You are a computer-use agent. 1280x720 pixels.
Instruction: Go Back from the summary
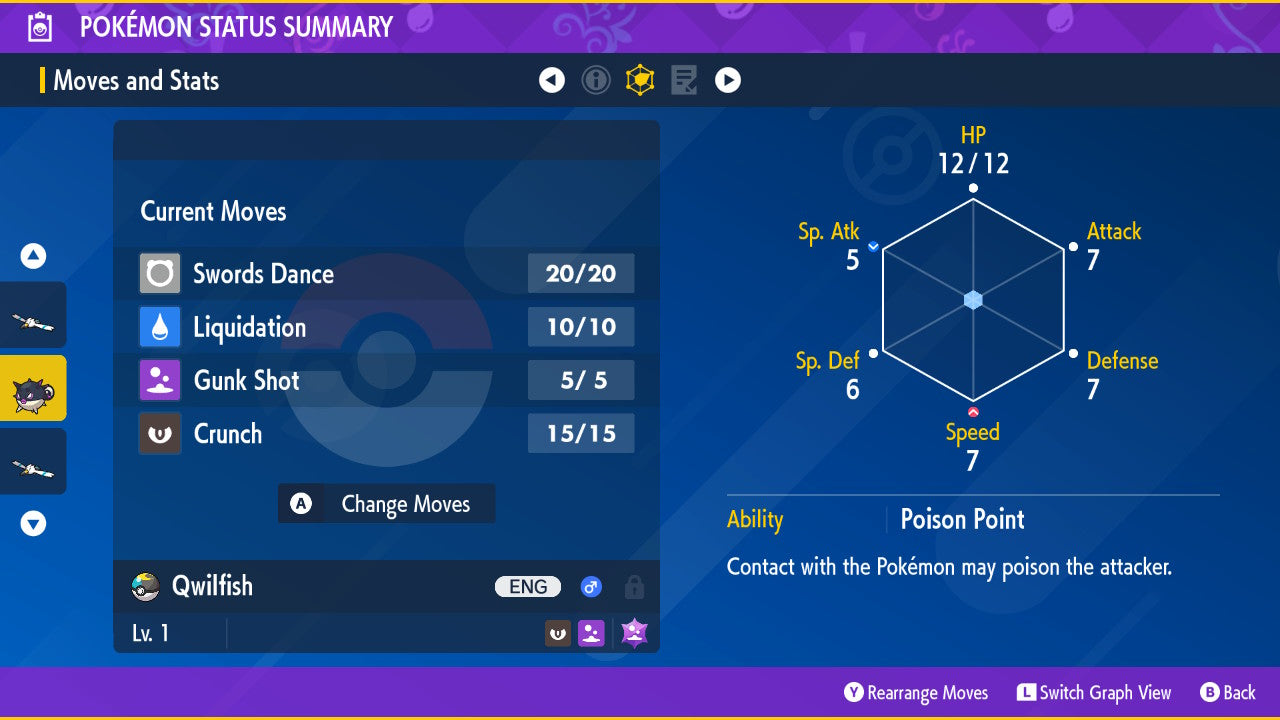(1228, 693)
